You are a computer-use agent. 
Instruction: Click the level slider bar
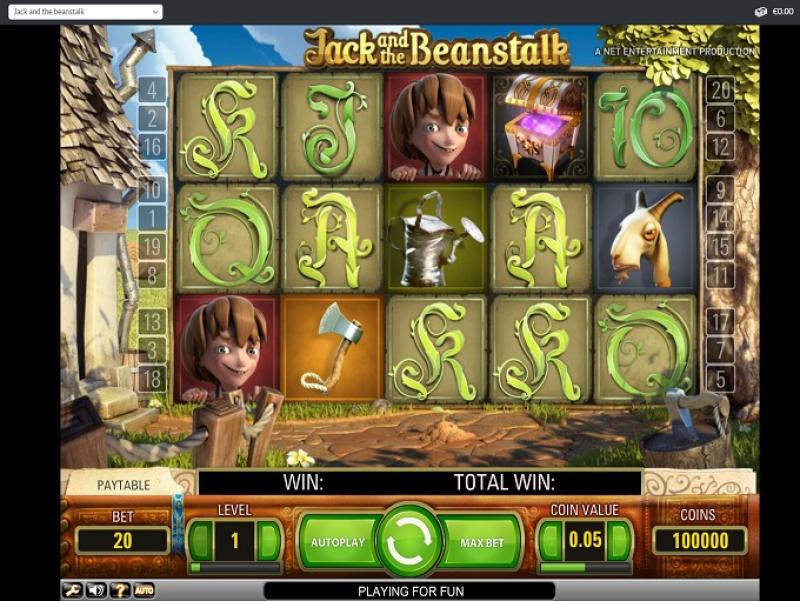click(235, 568)
